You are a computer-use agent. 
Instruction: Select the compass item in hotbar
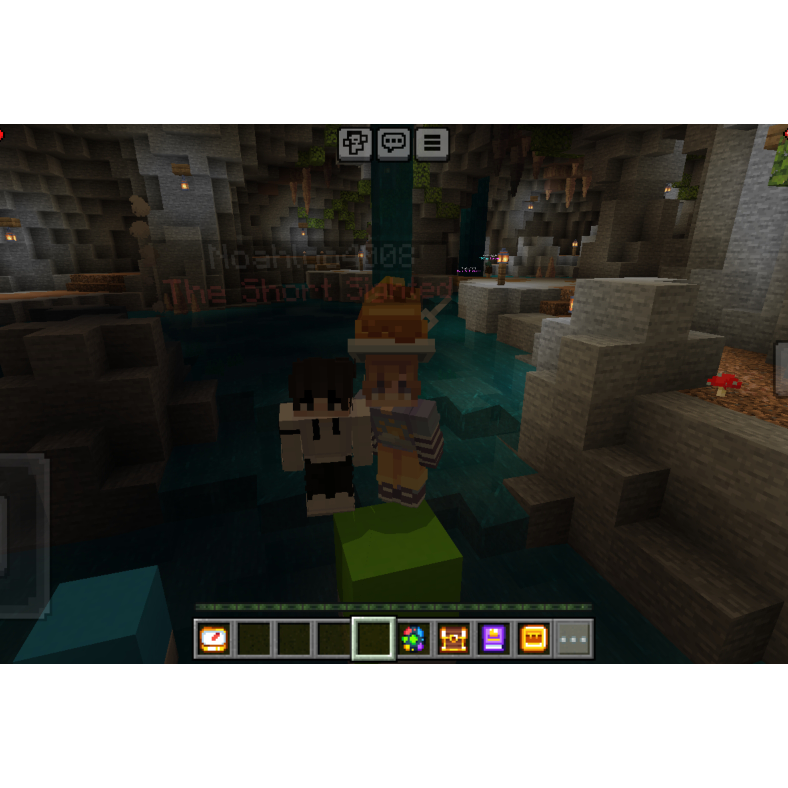[214, 639]
